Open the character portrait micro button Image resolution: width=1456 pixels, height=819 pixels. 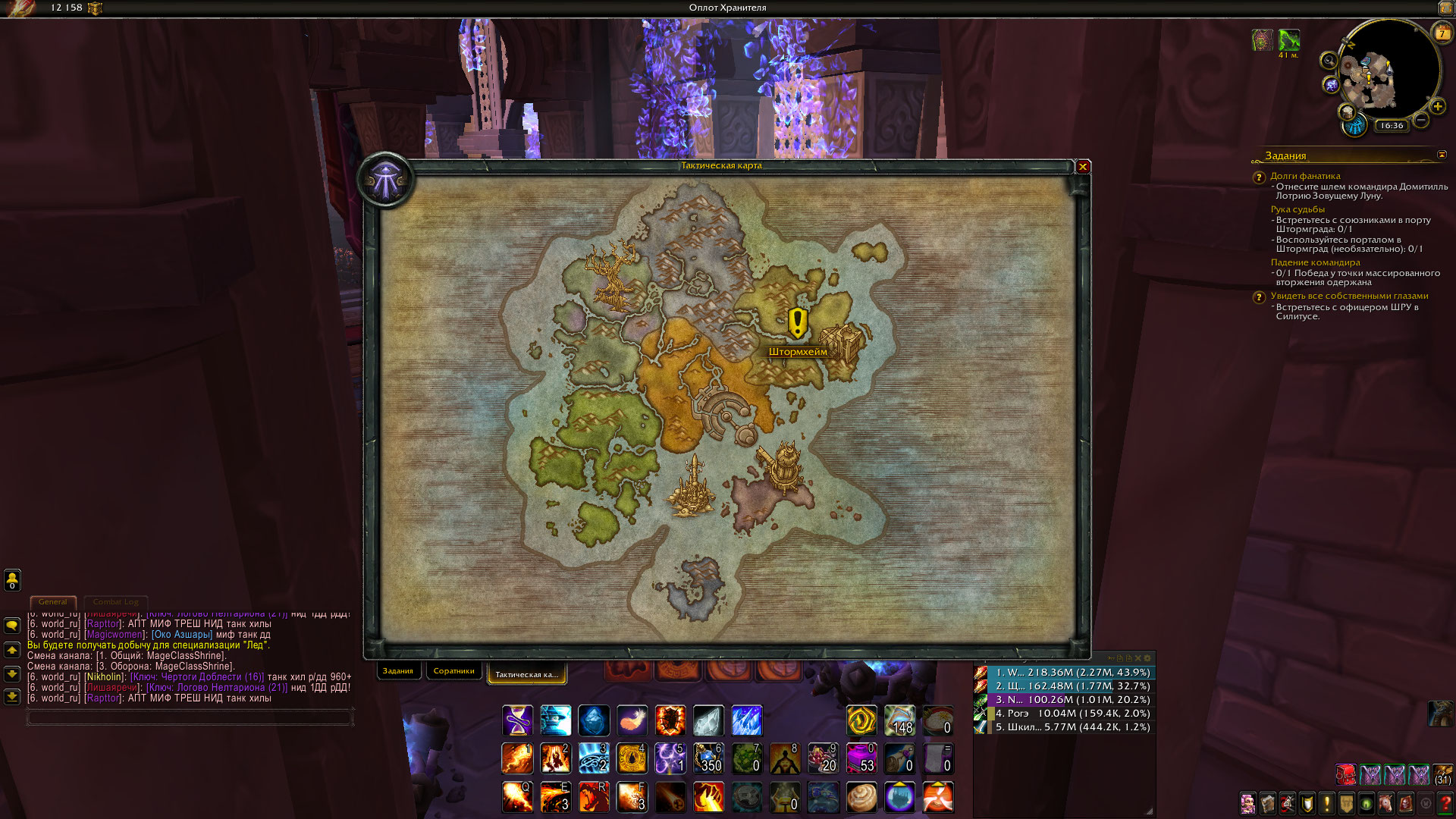(x=1247, y=803)
